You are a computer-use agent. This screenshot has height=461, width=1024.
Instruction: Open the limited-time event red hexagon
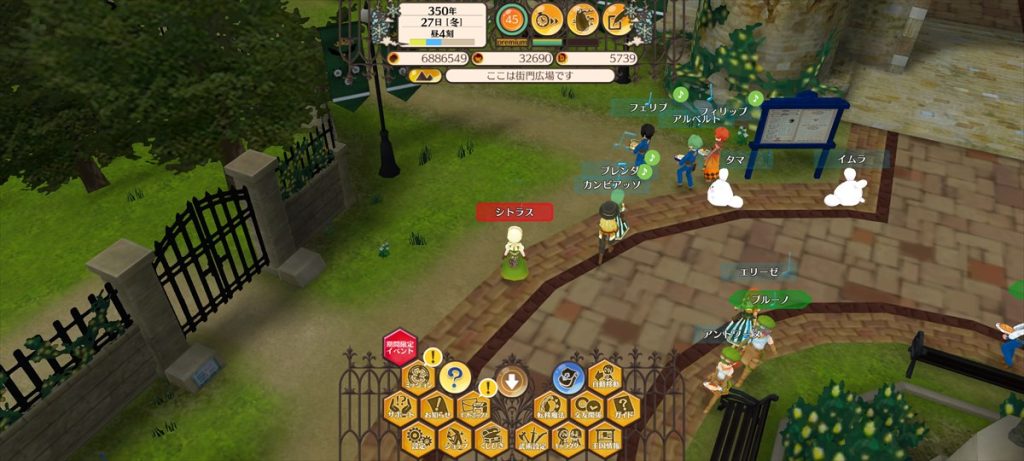(400, 346)
